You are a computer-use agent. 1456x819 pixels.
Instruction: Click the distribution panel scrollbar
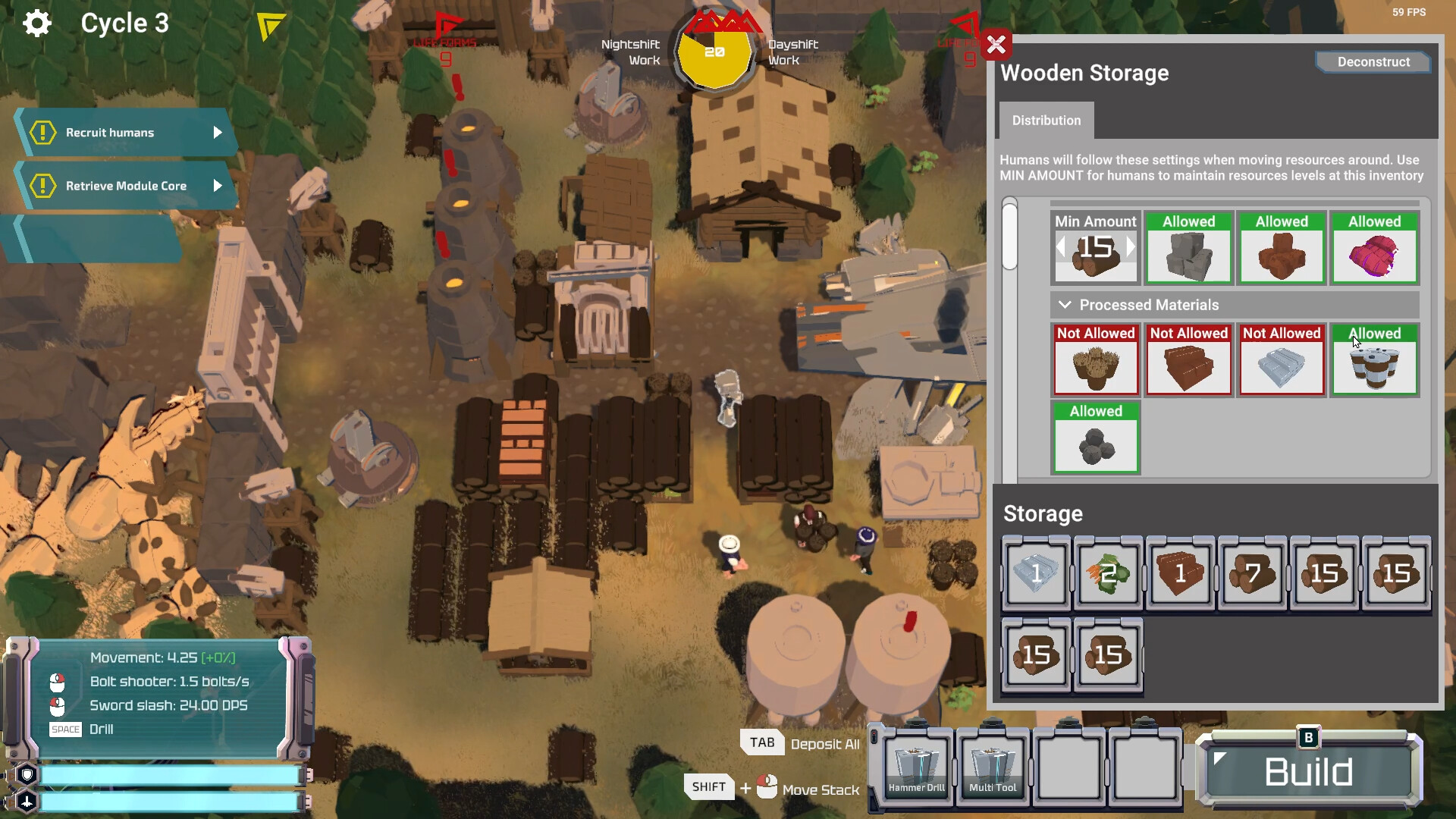[x=1010, y=235]
